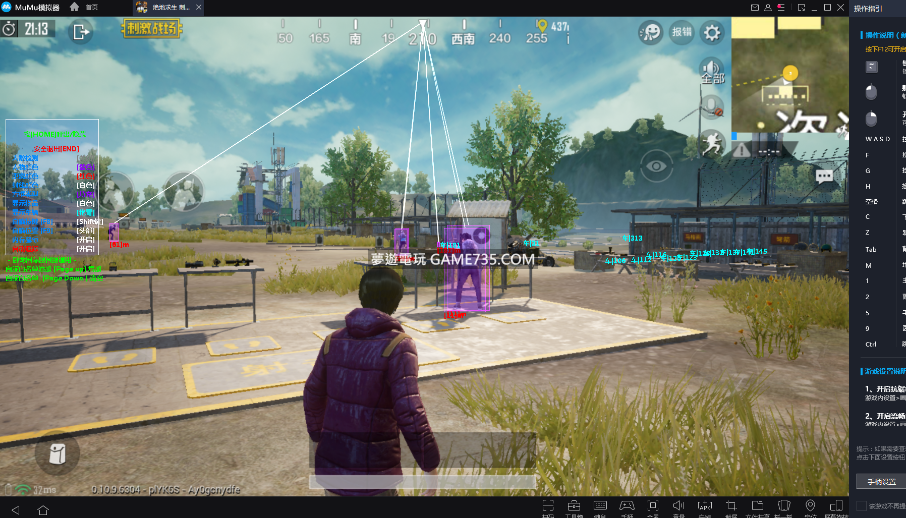Open the backpack icon
The image size is (906, 518).
point(57,453)
